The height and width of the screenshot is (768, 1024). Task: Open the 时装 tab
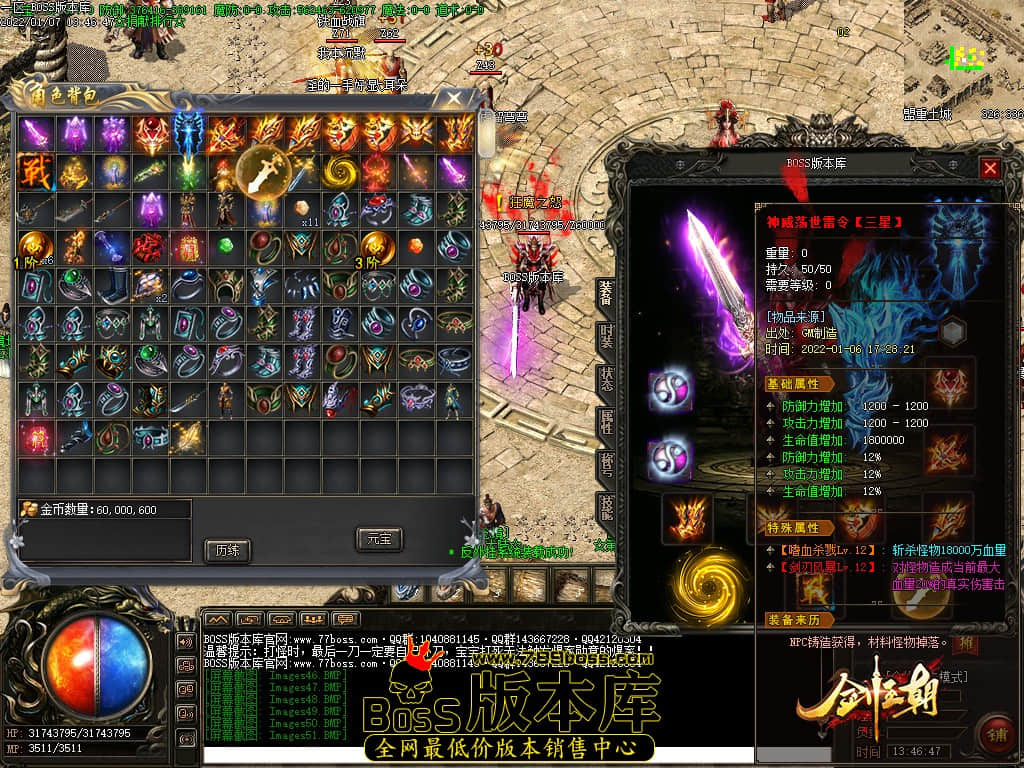pos(606,336)
